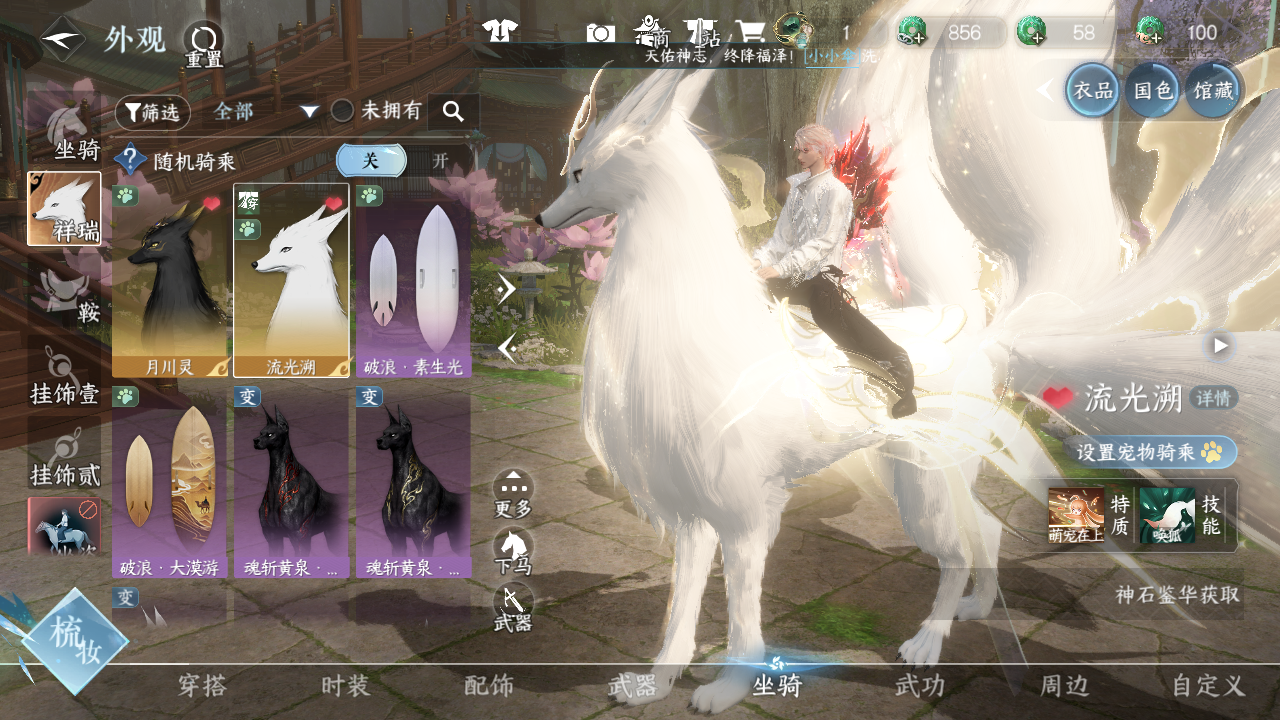Open the 筛选 filter button
Screen dimensions: 1280x720
point(152,113)
